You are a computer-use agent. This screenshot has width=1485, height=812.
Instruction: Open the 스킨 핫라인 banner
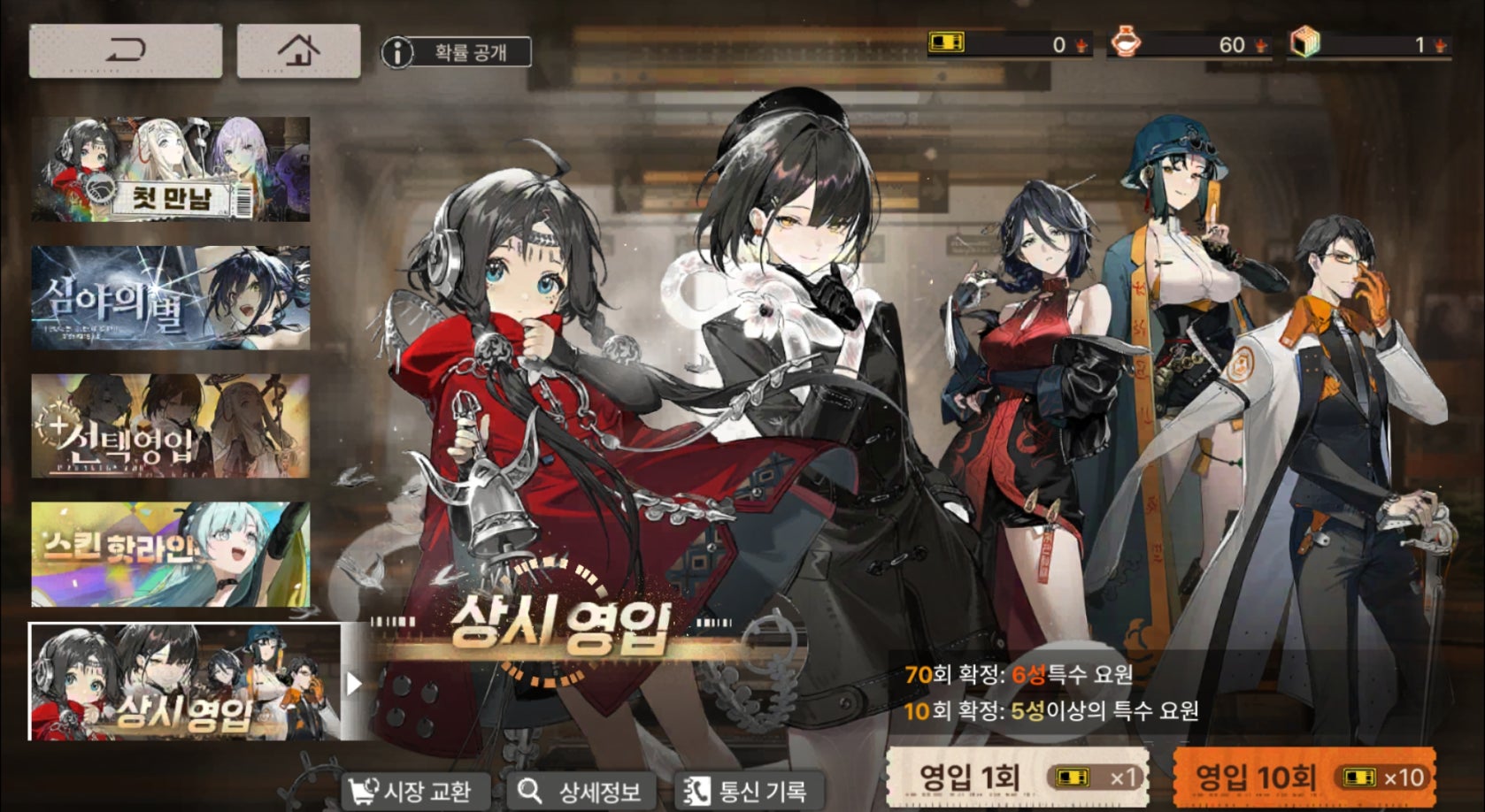(171, 555)
